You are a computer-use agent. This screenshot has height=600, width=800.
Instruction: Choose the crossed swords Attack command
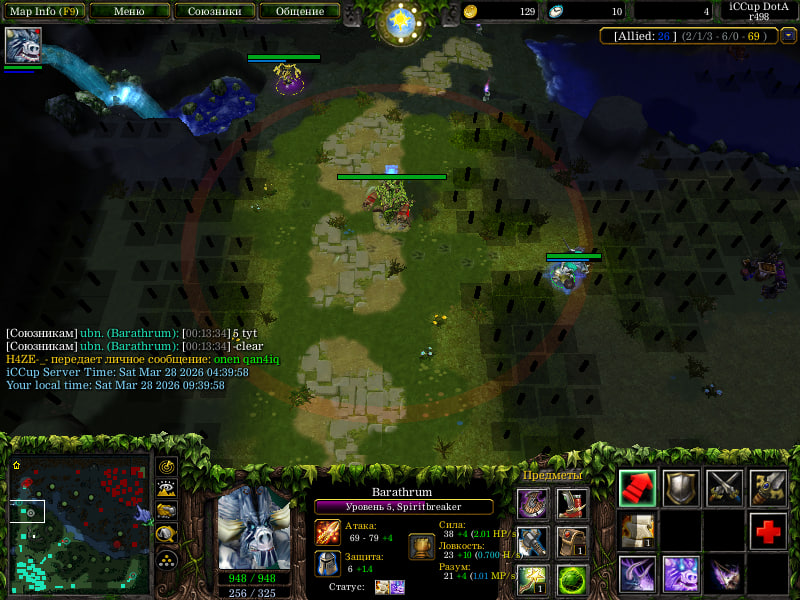[x=725, y=488]
